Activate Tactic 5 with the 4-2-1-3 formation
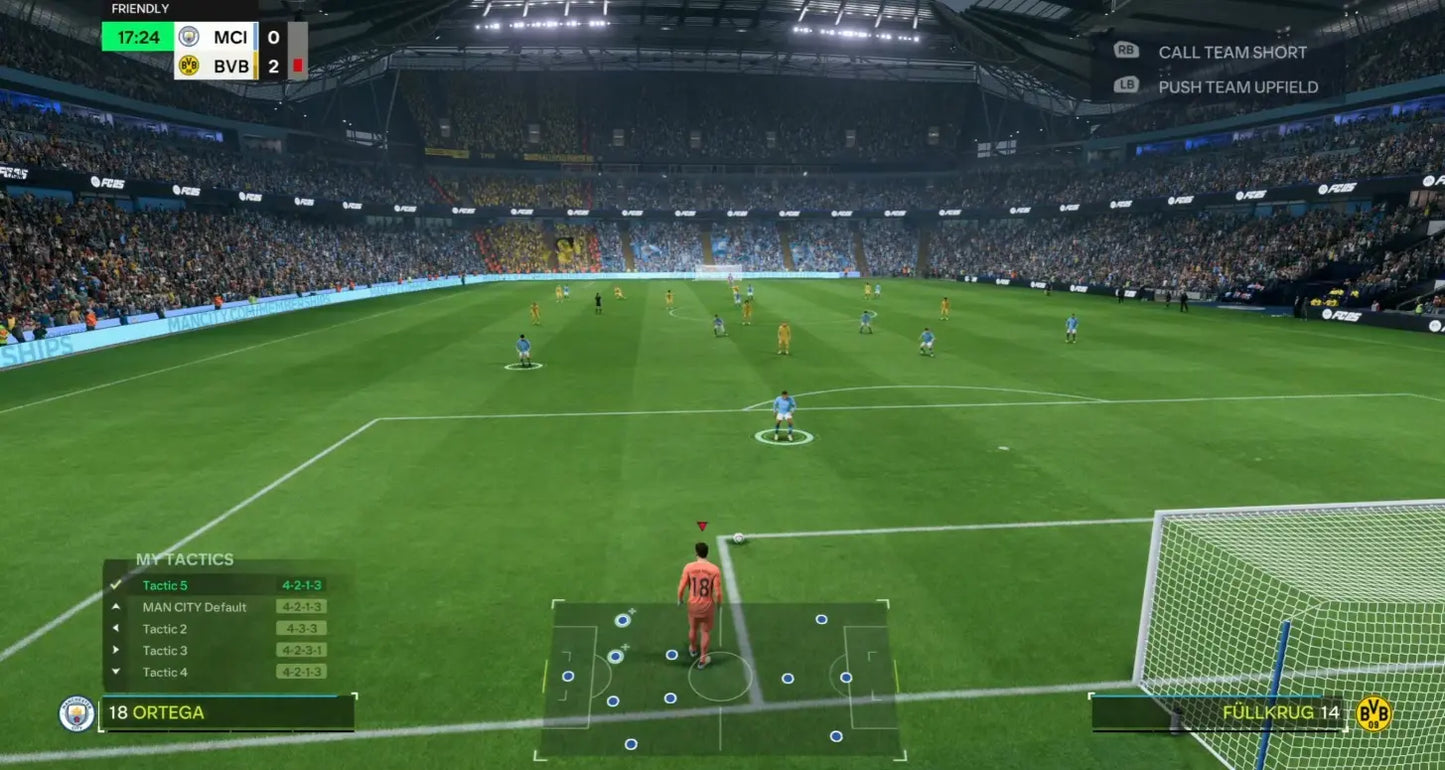Screen dimensions: 1445x770 (168, 585)
